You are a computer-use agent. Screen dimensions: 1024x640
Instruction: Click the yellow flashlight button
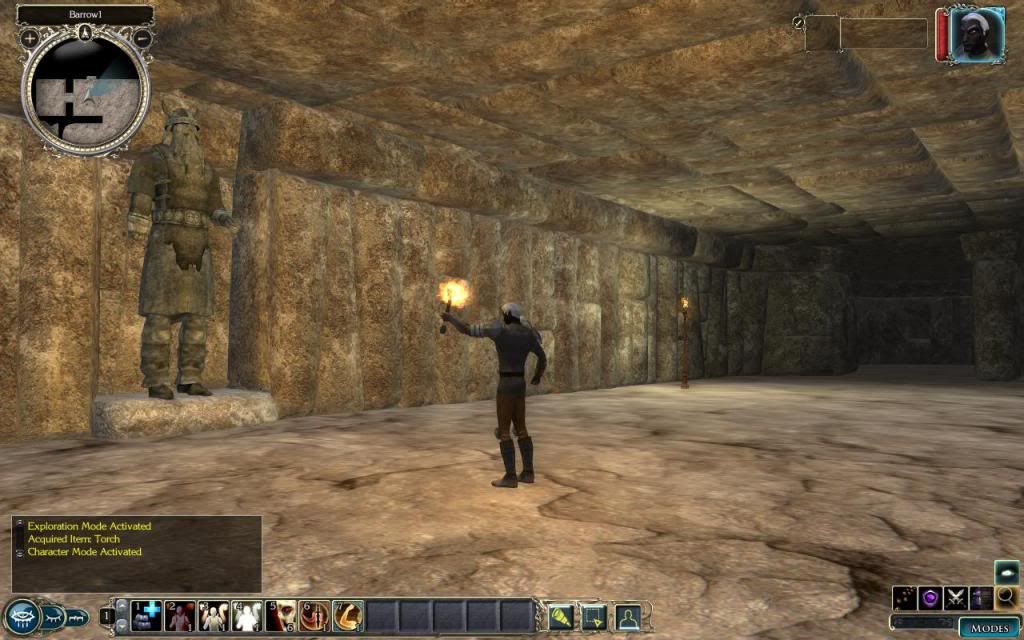pyautogui.click(x=560, y=616)
